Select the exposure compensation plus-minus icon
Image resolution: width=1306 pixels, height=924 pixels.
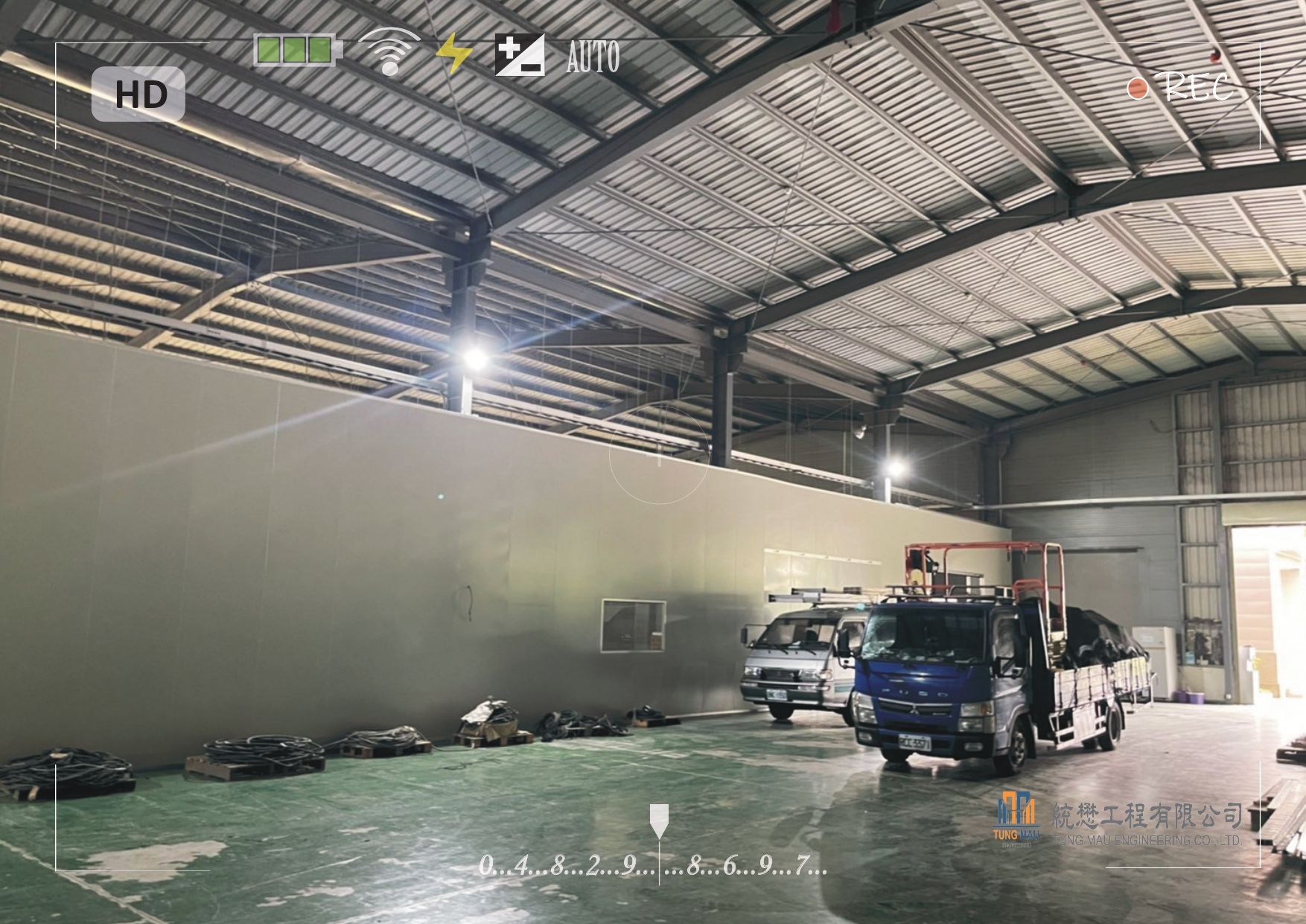point(520,55)
